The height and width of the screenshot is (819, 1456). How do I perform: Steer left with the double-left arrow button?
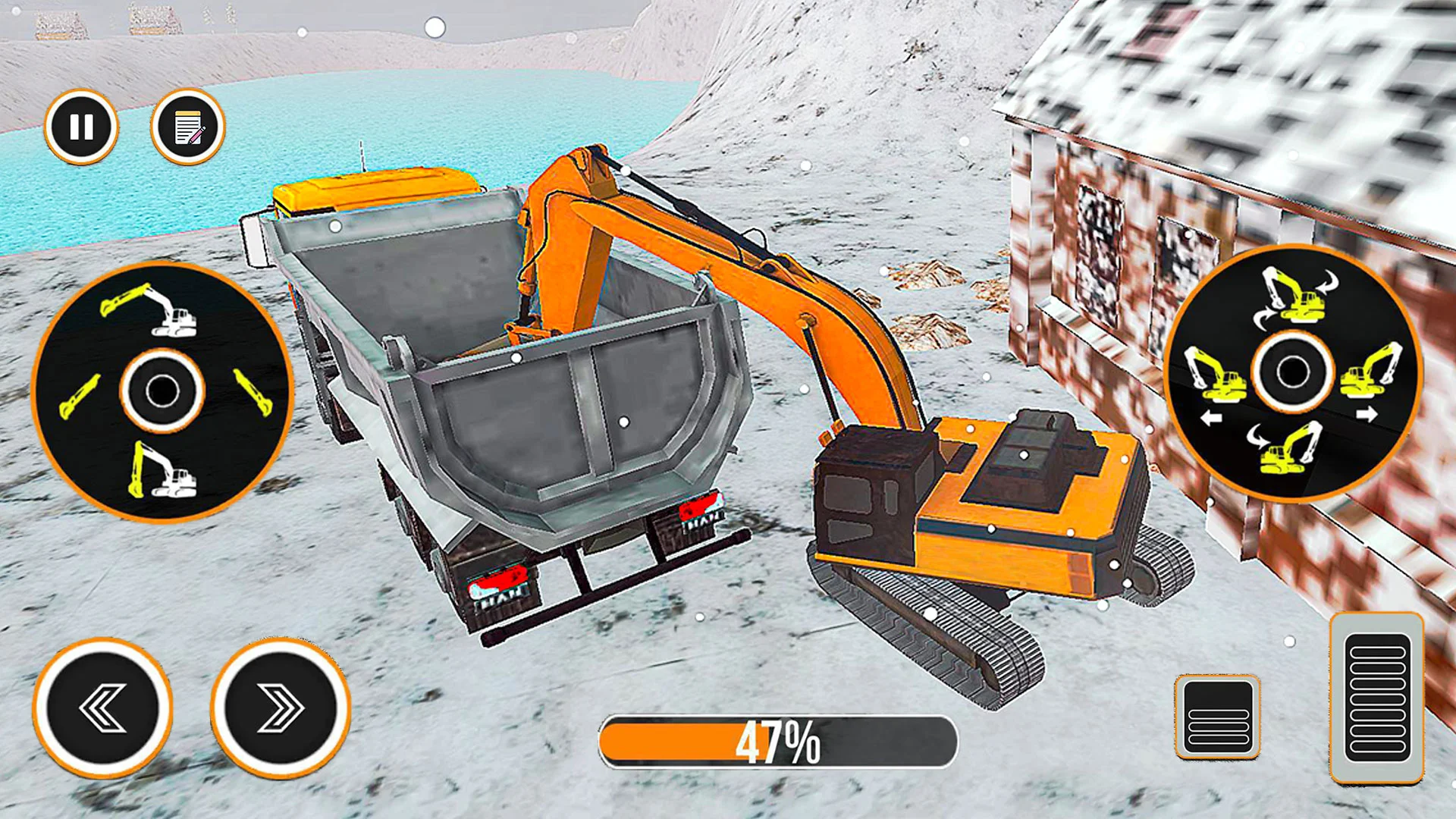102,708
